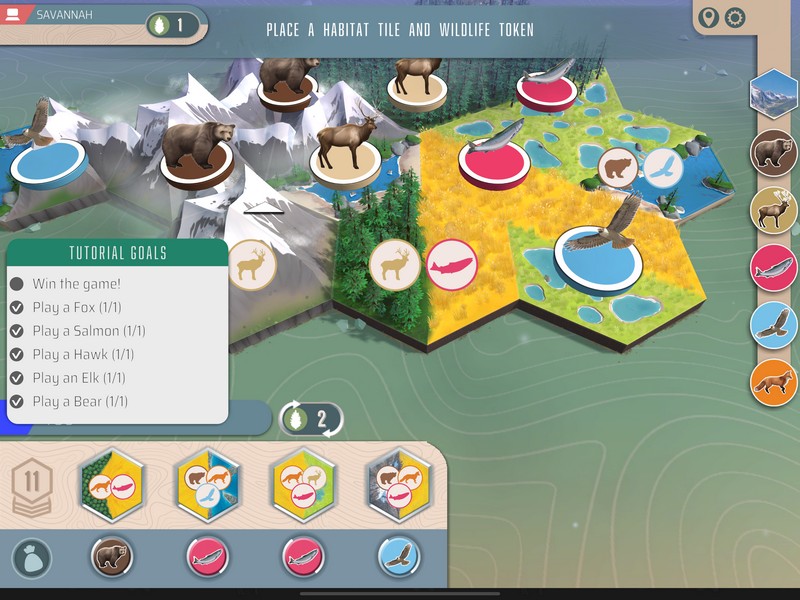Open the settings gear icon

point(735,18)
